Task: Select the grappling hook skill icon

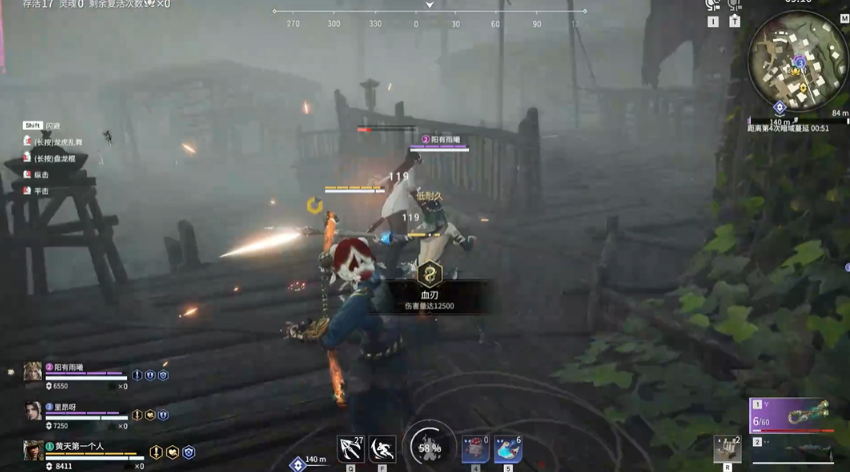Action: click(351, 449)
